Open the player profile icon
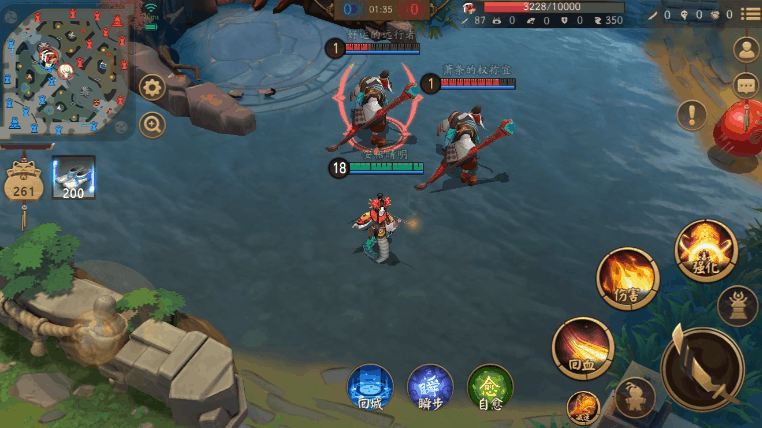Screen dimensions: 762x428 tap(746, 48)
